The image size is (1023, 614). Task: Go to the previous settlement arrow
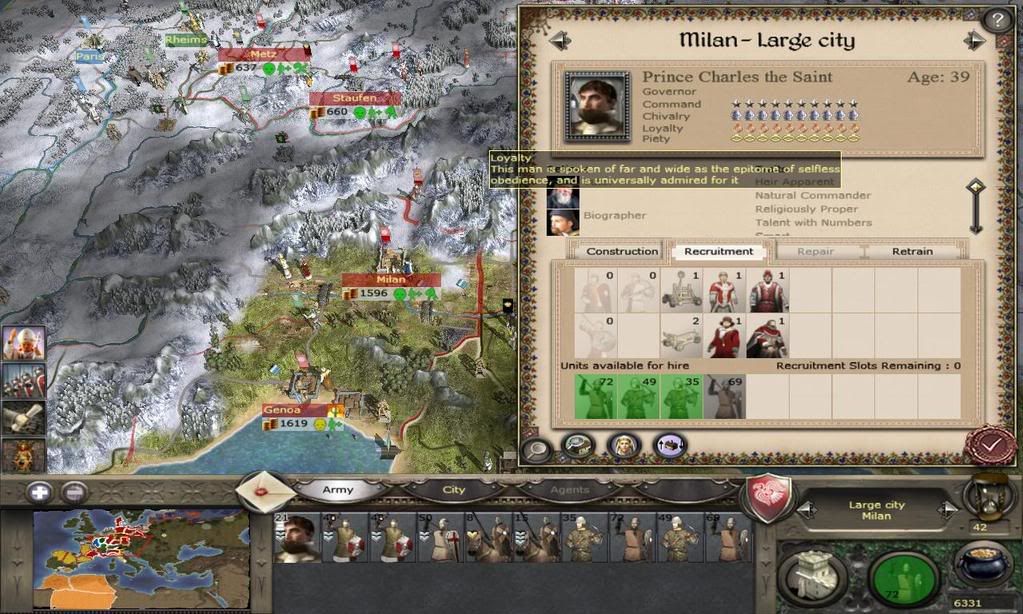(x=560, y=40)
